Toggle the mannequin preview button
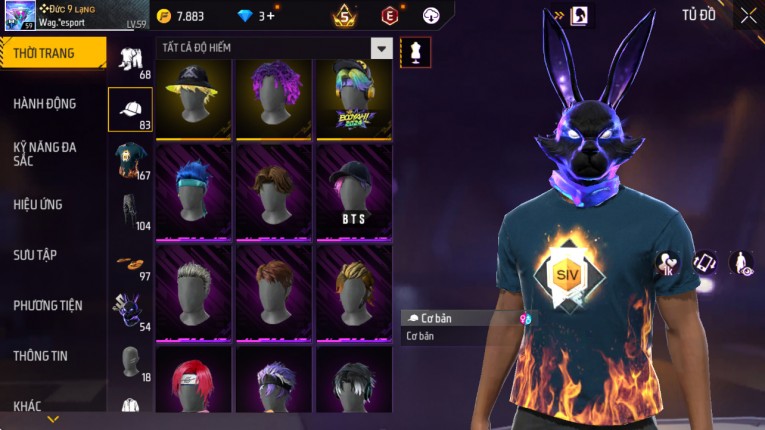 coord(415,52)
